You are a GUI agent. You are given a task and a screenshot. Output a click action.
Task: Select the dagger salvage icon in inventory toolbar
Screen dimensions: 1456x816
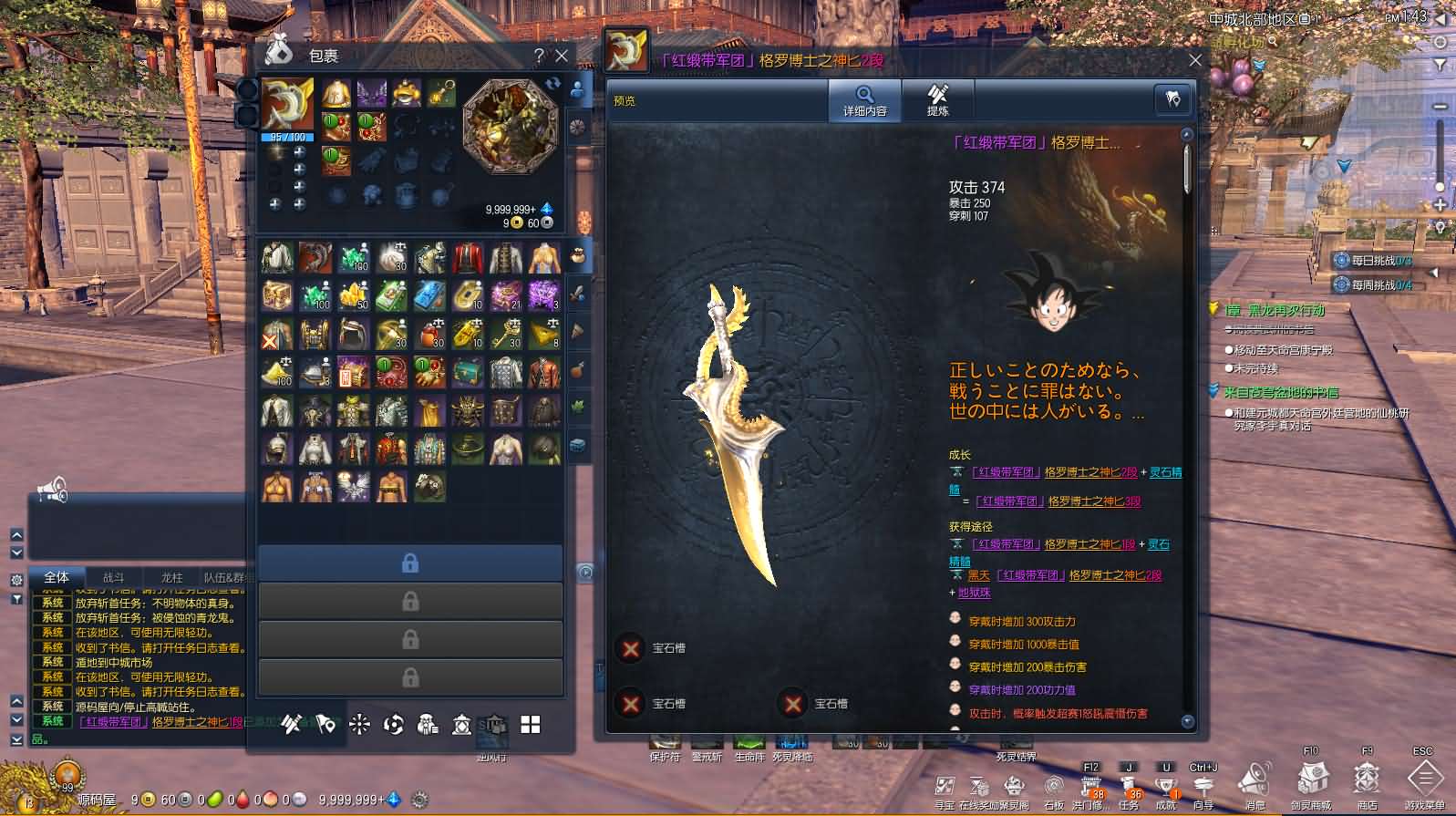(292, 725)
